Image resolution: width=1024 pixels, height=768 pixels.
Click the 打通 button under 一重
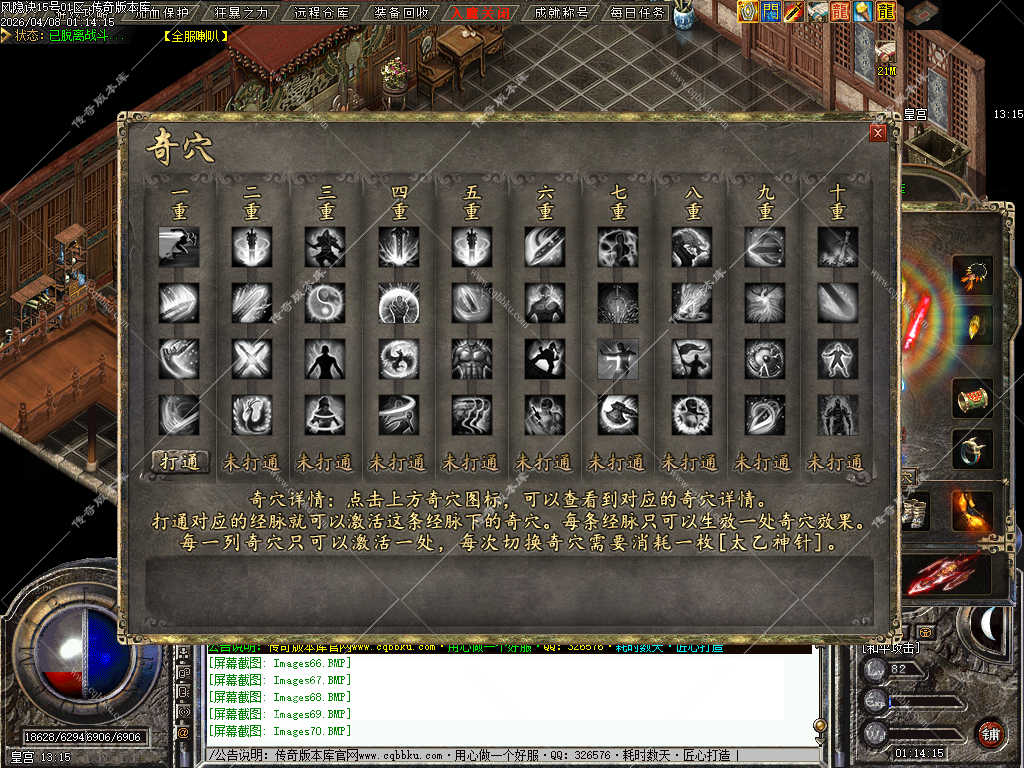(x=180, y=461)
